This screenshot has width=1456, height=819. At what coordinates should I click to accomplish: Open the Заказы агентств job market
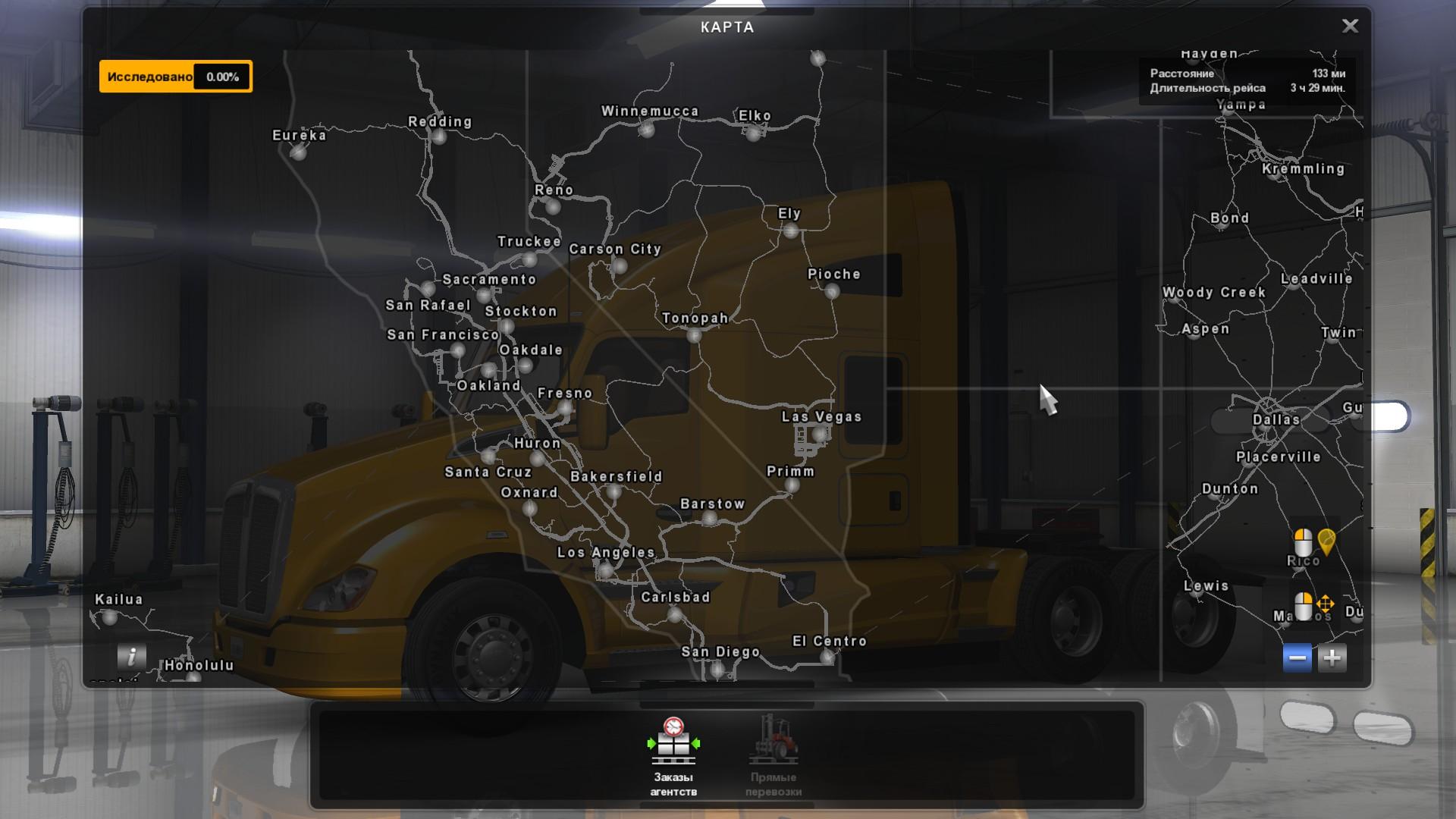[673, 756]
